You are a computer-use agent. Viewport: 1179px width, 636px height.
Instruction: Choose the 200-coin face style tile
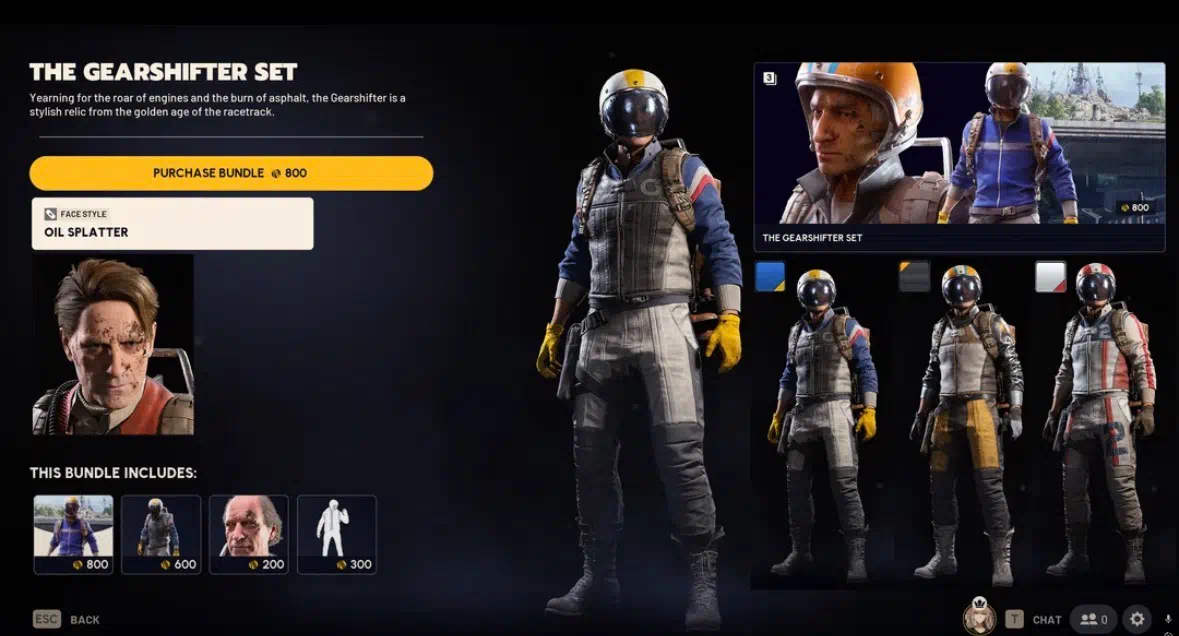[249, 534]
